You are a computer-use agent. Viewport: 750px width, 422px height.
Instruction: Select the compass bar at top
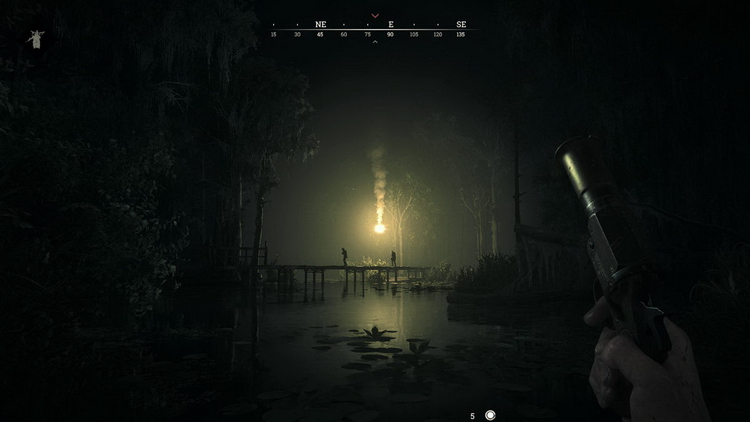click(x=374, y=29)
